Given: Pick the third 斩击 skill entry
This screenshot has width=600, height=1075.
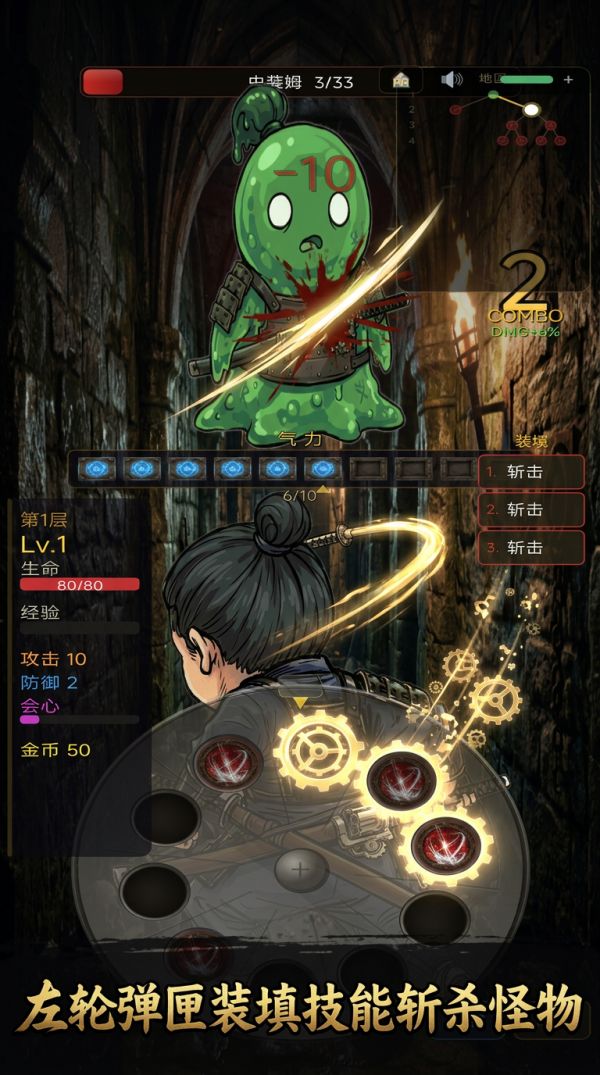Looking at the screenshot, I should tap(530, 548).
